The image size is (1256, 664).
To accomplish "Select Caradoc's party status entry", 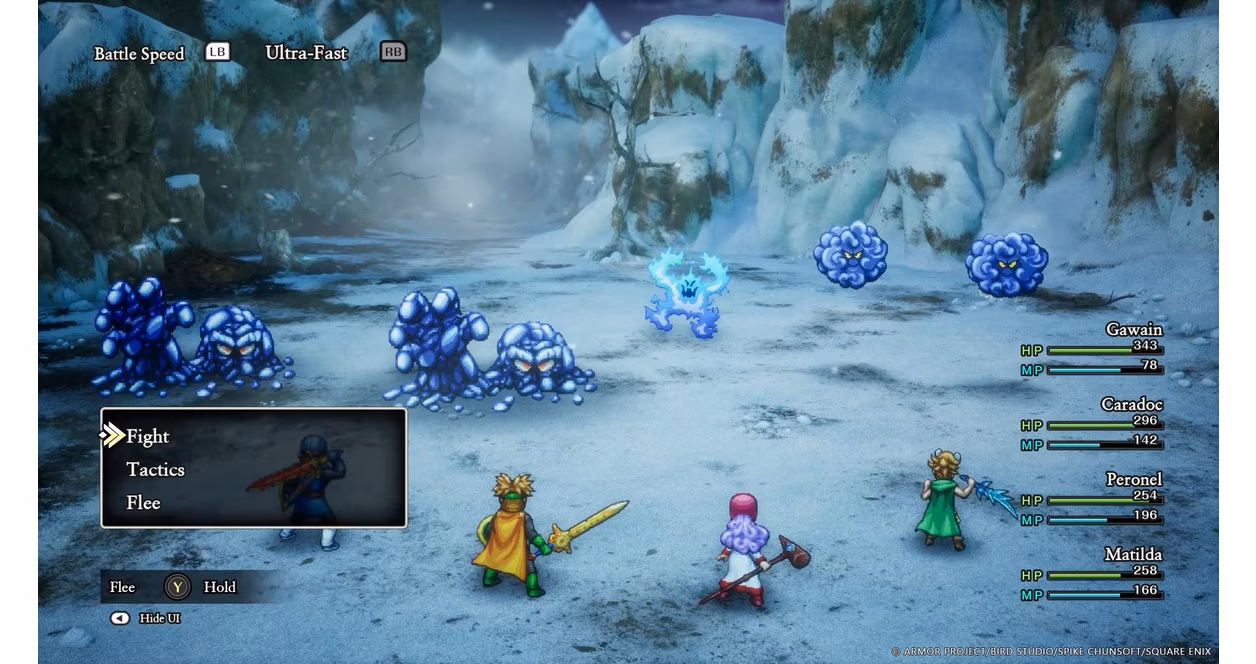I will 1092,425.
